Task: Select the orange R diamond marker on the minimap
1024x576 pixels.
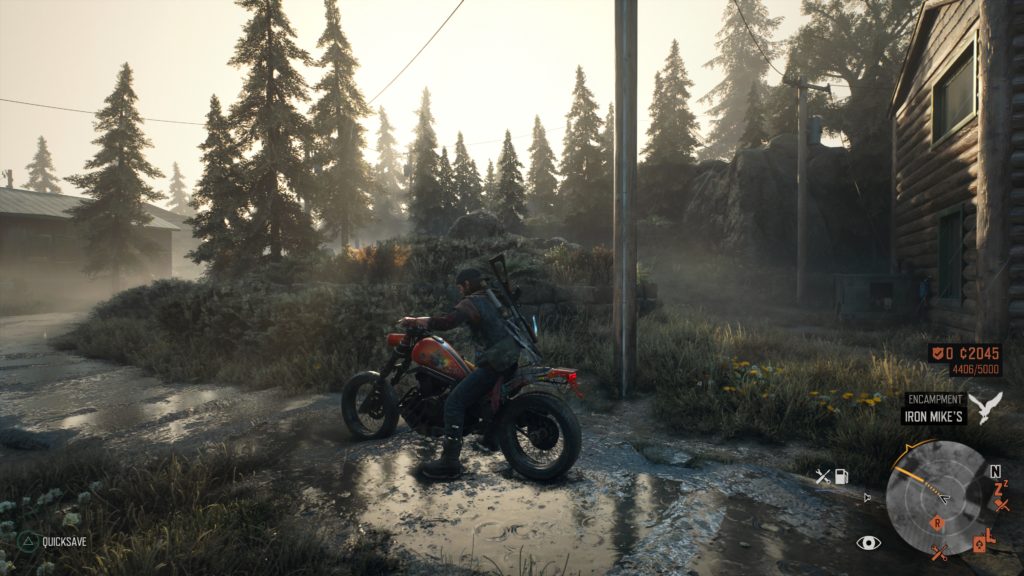Action: (937, 522)
